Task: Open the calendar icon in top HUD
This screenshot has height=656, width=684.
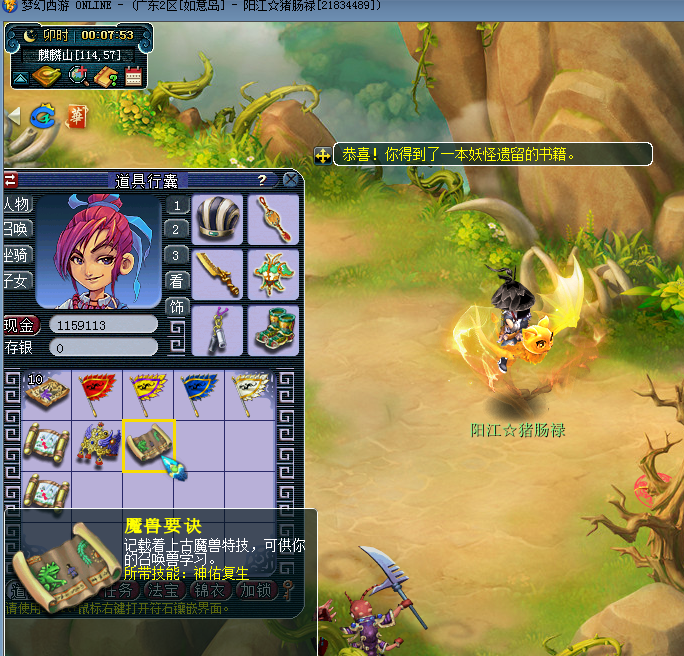Action: (133, 76)
